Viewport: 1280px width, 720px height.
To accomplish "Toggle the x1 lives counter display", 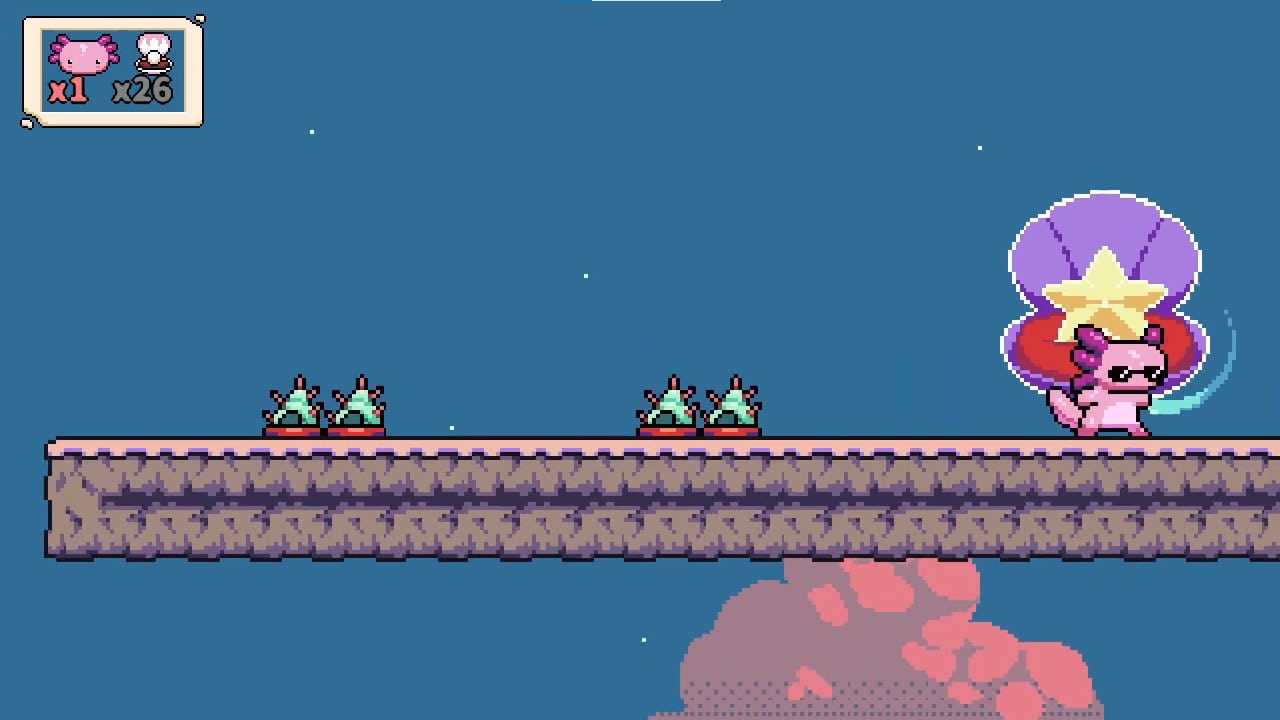I will pyautogui.click(x=67, y=90).
